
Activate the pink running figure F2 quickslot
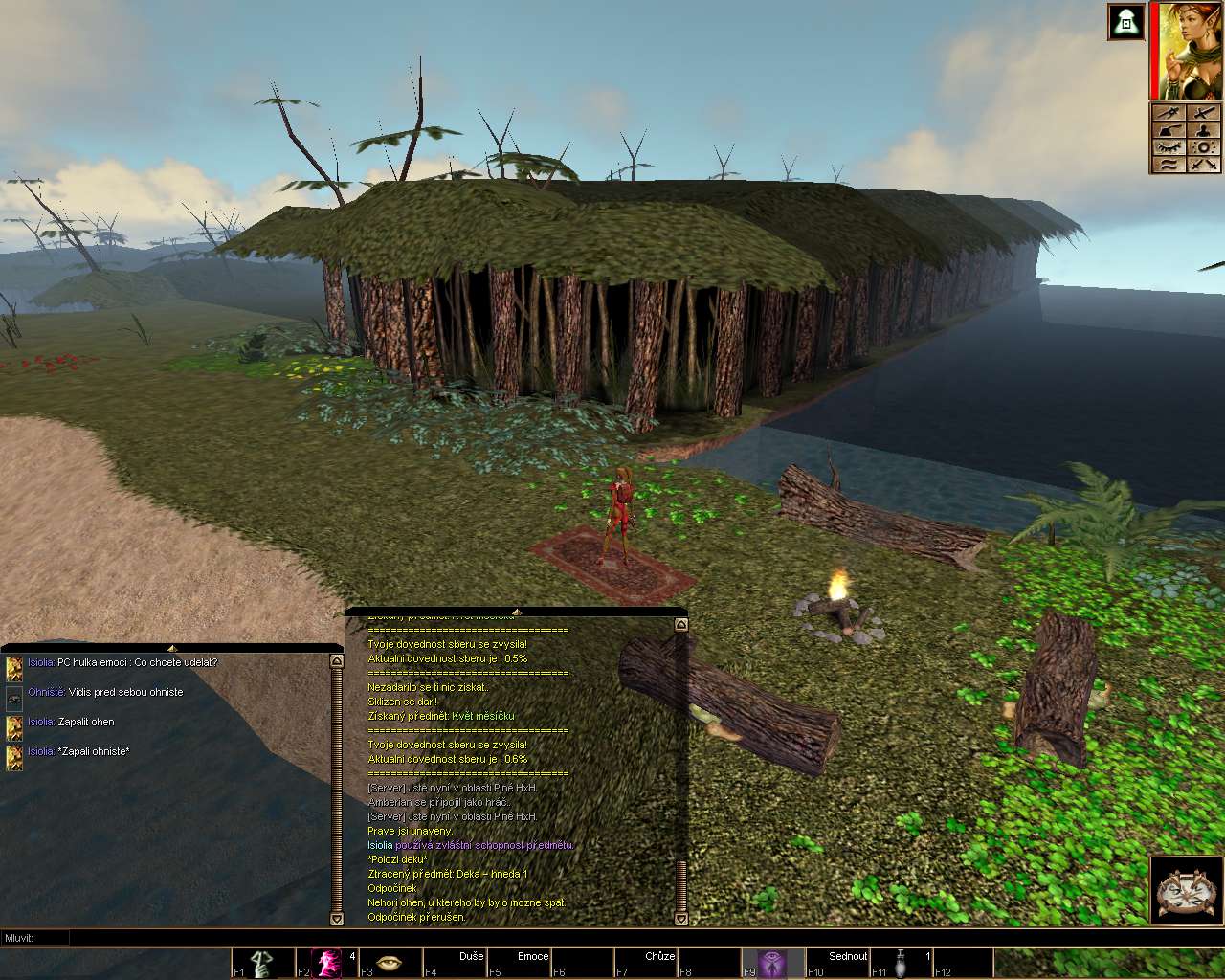click(x=327, y=963)
